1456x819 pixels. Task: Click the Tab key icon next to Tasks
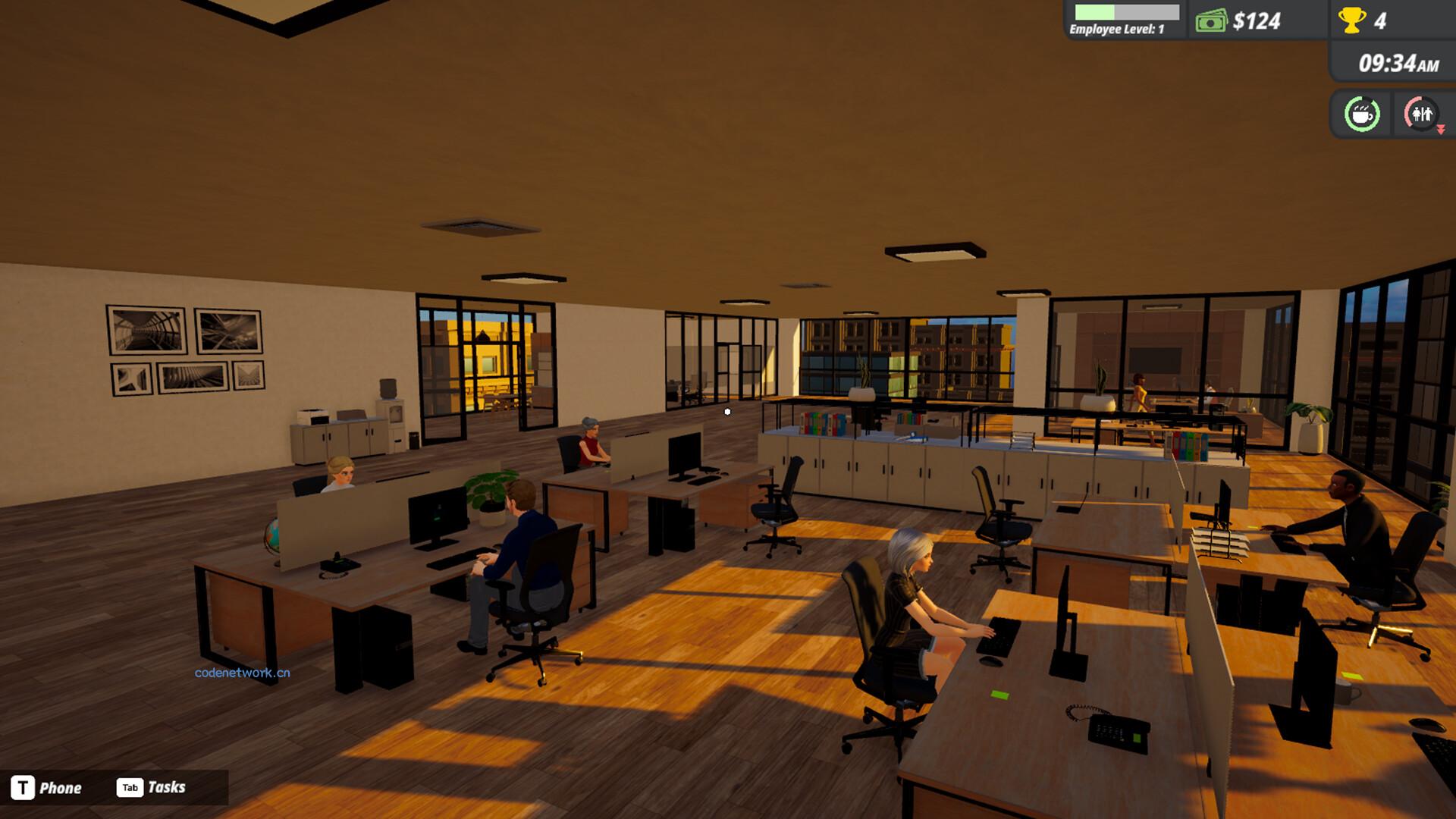point(130,787)
